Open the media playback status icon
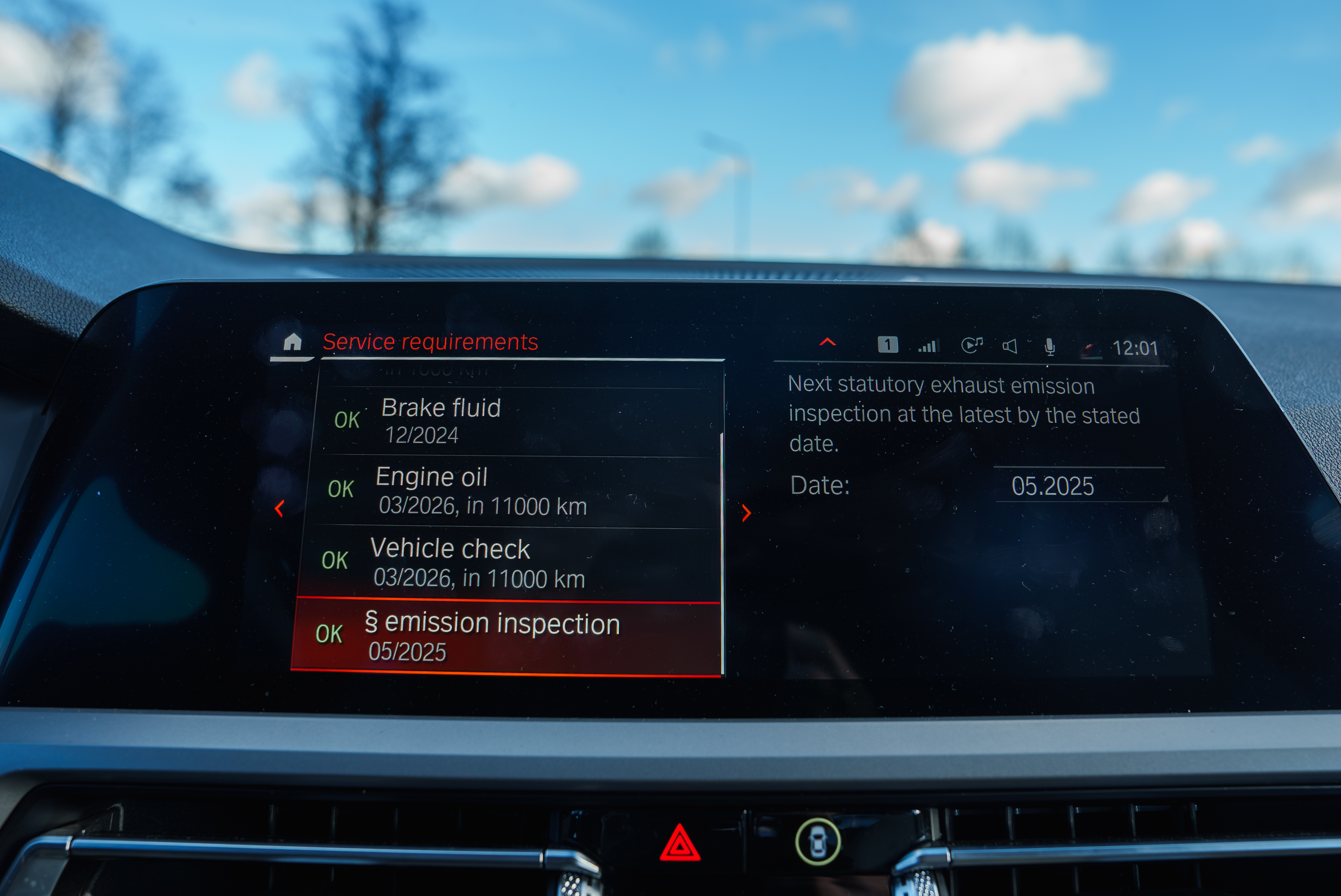Image resolution: width=1341 pixels, height=896 pixels. click(x=971, y=345)
